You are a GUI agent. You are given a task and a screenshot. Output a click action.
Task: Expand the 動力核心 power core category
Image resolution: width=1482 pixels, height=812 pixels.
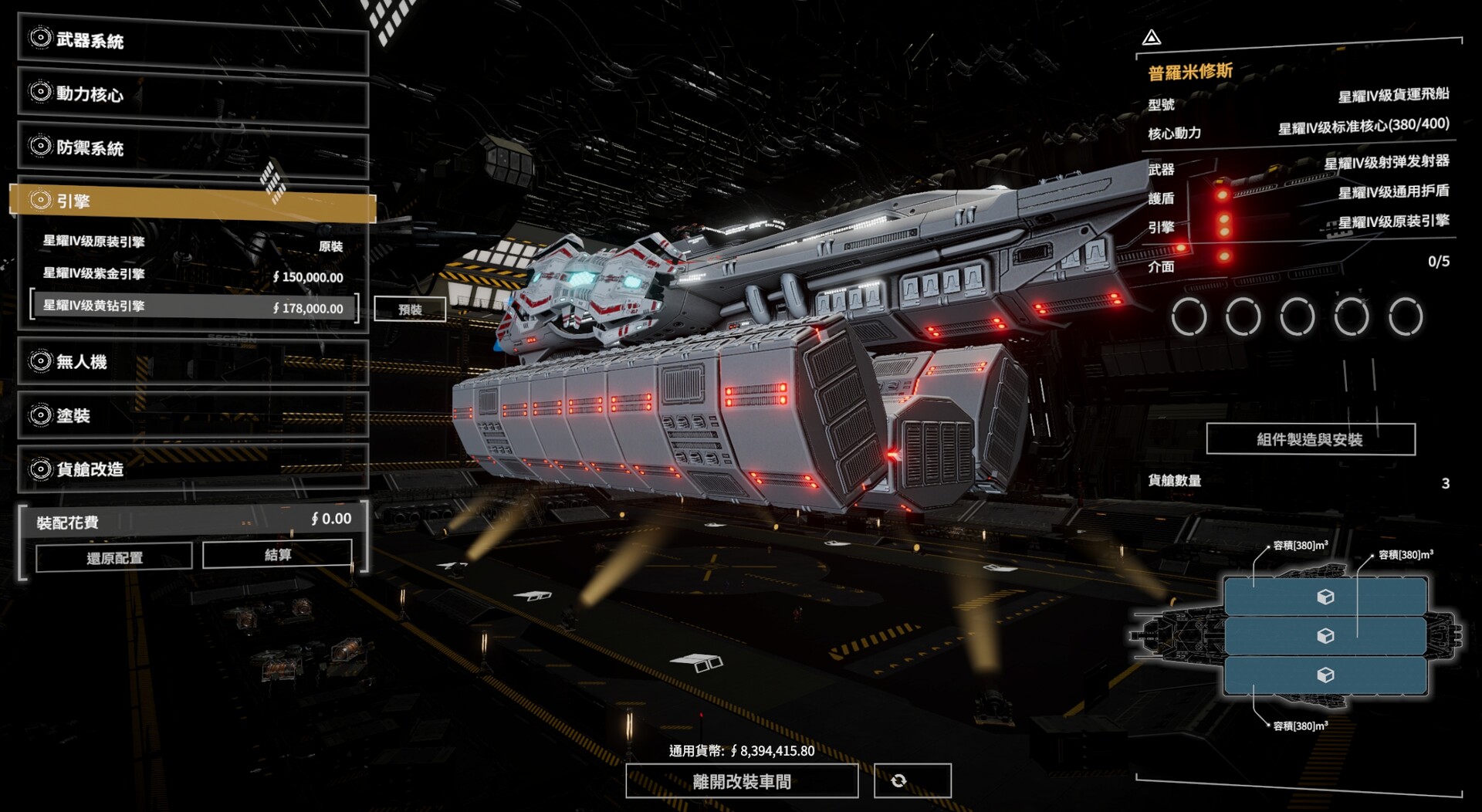point(192,95)
